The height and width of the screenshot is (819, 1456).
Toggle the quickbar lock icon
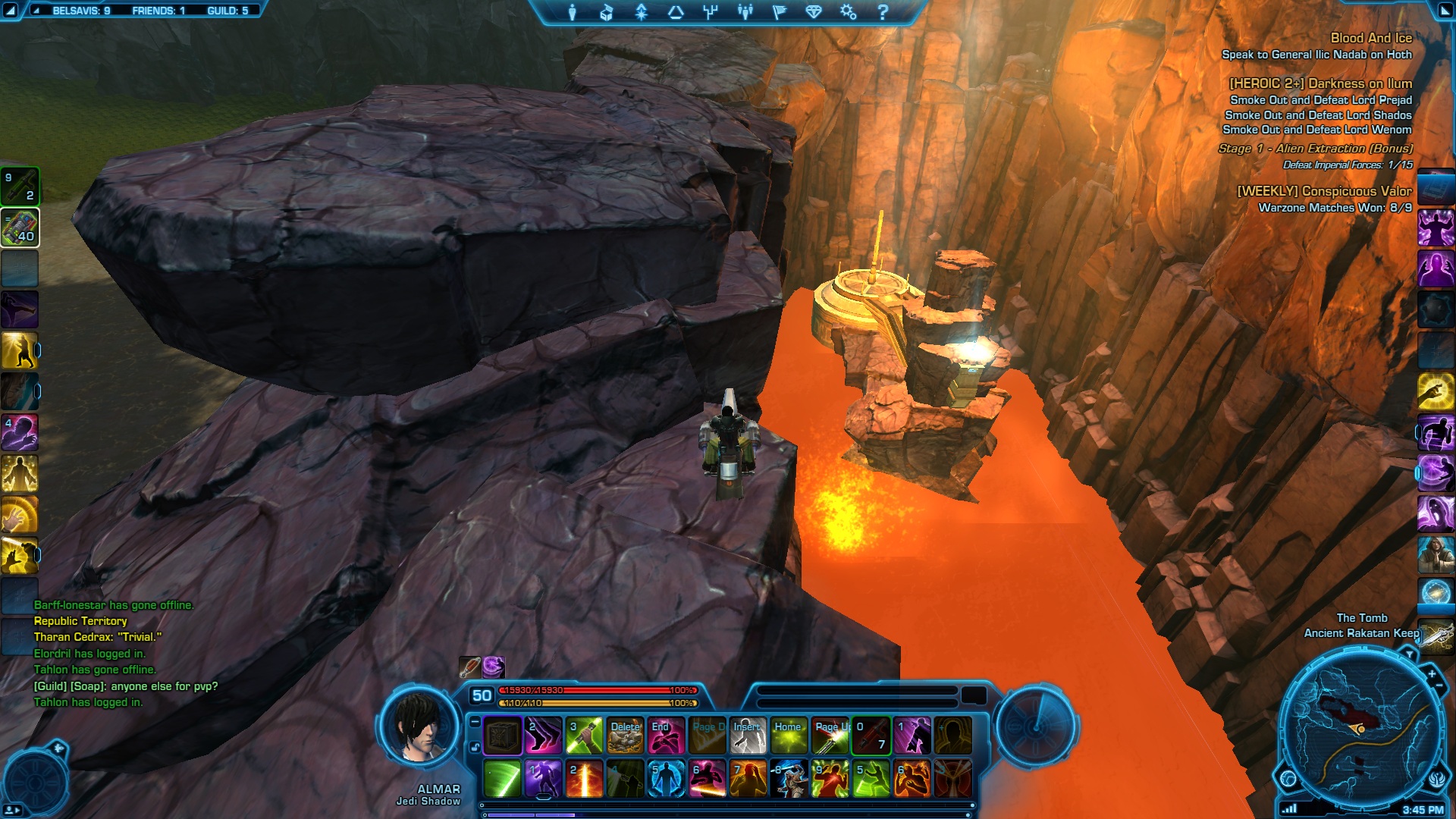click(x=475, y=747)
